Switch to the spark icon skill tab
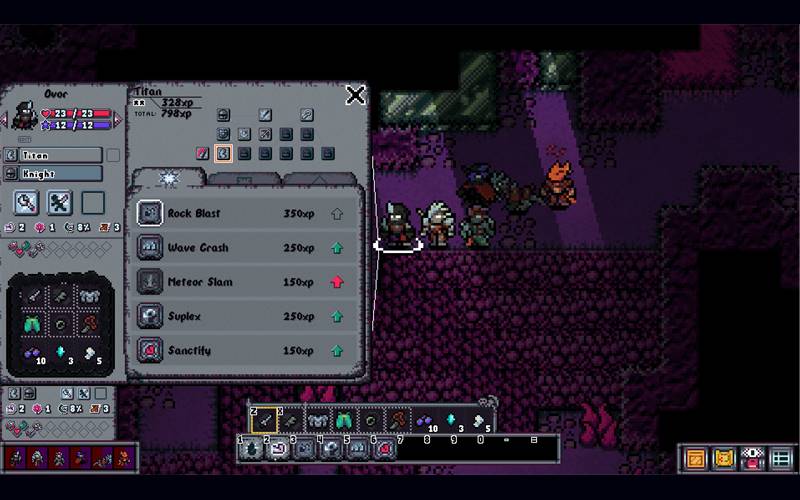Viewport: 800px width, 500px height. point(168,178)
